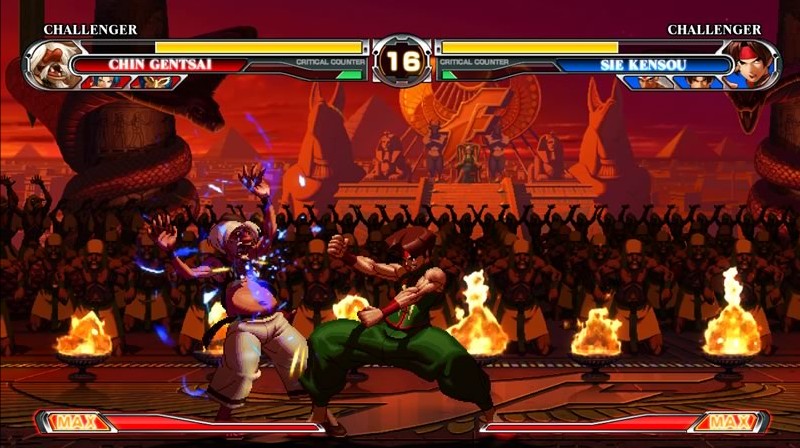Screen dimensions: 800x448
Task: Click Sie Kensou's character portrait
Action: 747,64
